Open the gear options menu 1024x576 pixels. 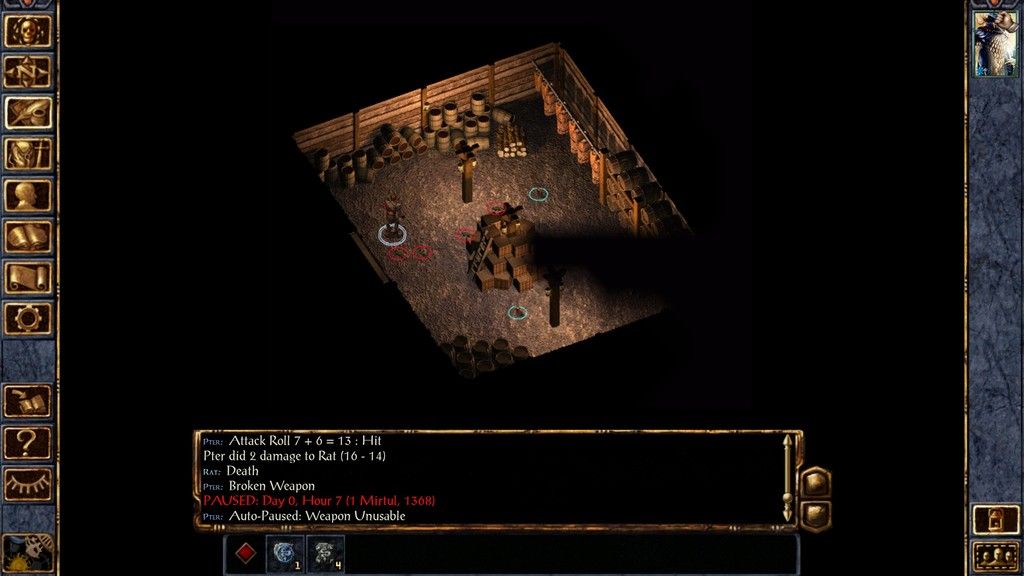pos(28,319)
